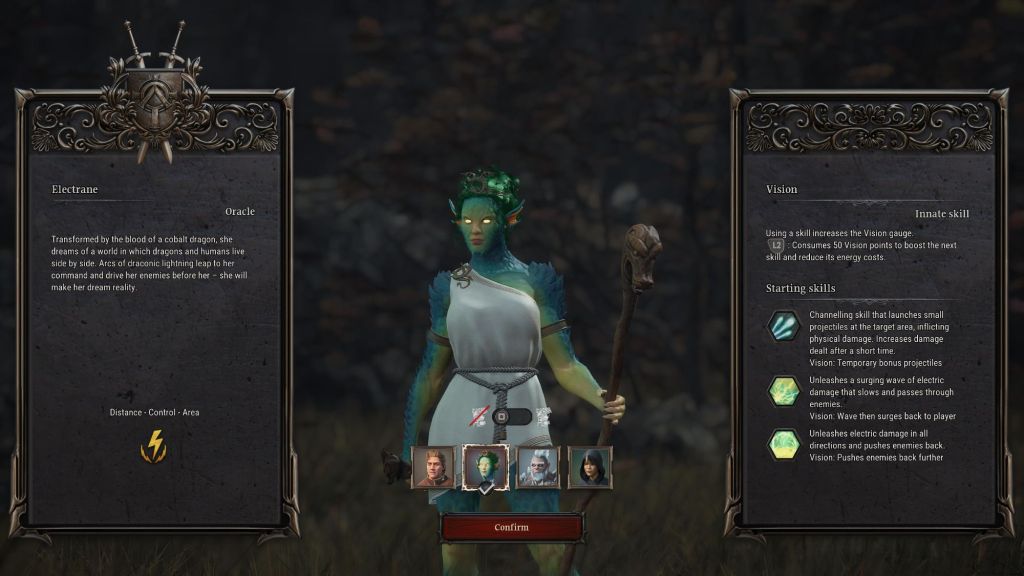Choose the green-skinned Electrane portrait
Image resolution: width=1024 pixels, height=576 pixels.
(486, 467)
